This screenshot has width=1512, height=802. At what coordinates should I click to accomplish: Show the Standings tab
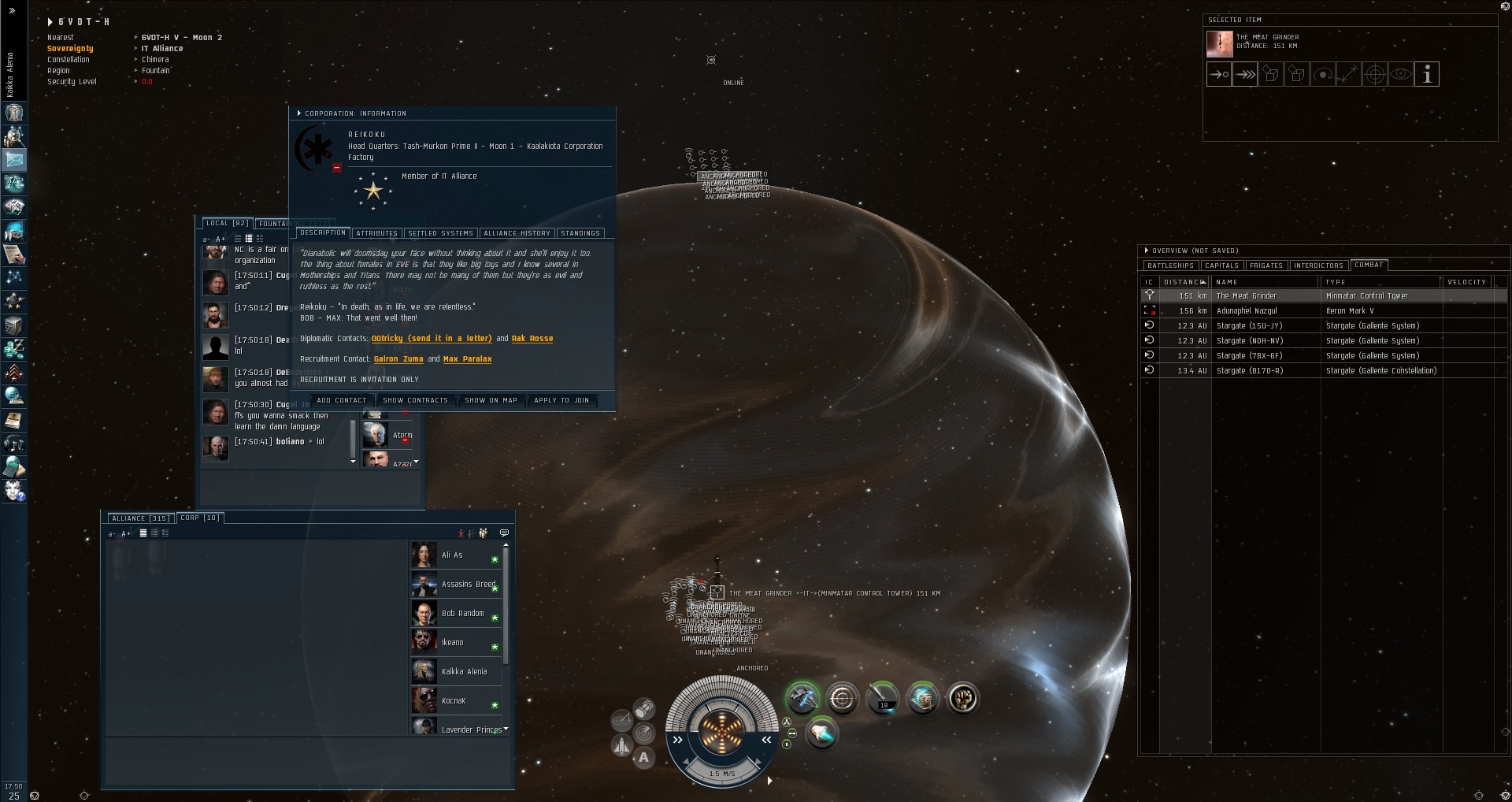click(580, 233)
